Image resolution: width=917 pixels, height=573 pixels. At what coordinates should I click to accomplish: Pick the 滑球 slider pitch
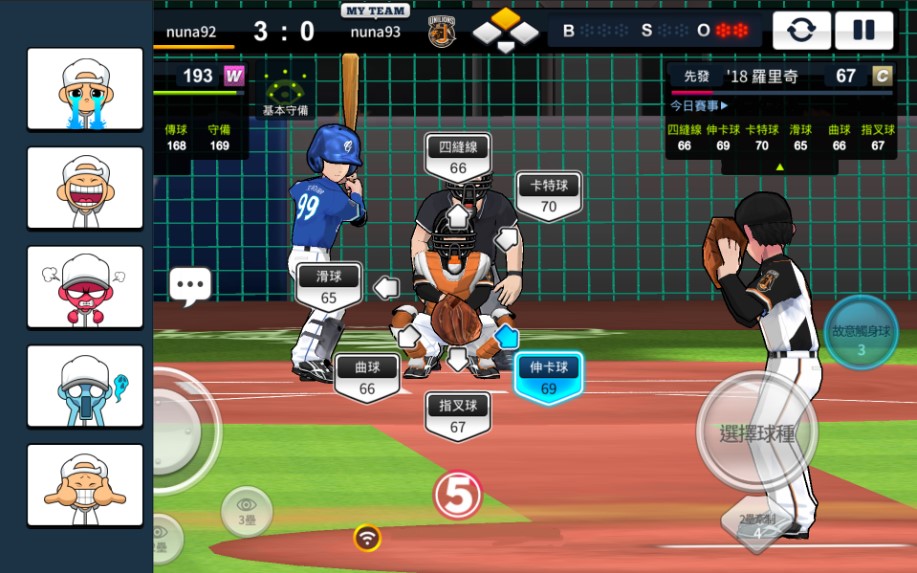(x=329, y=286)
